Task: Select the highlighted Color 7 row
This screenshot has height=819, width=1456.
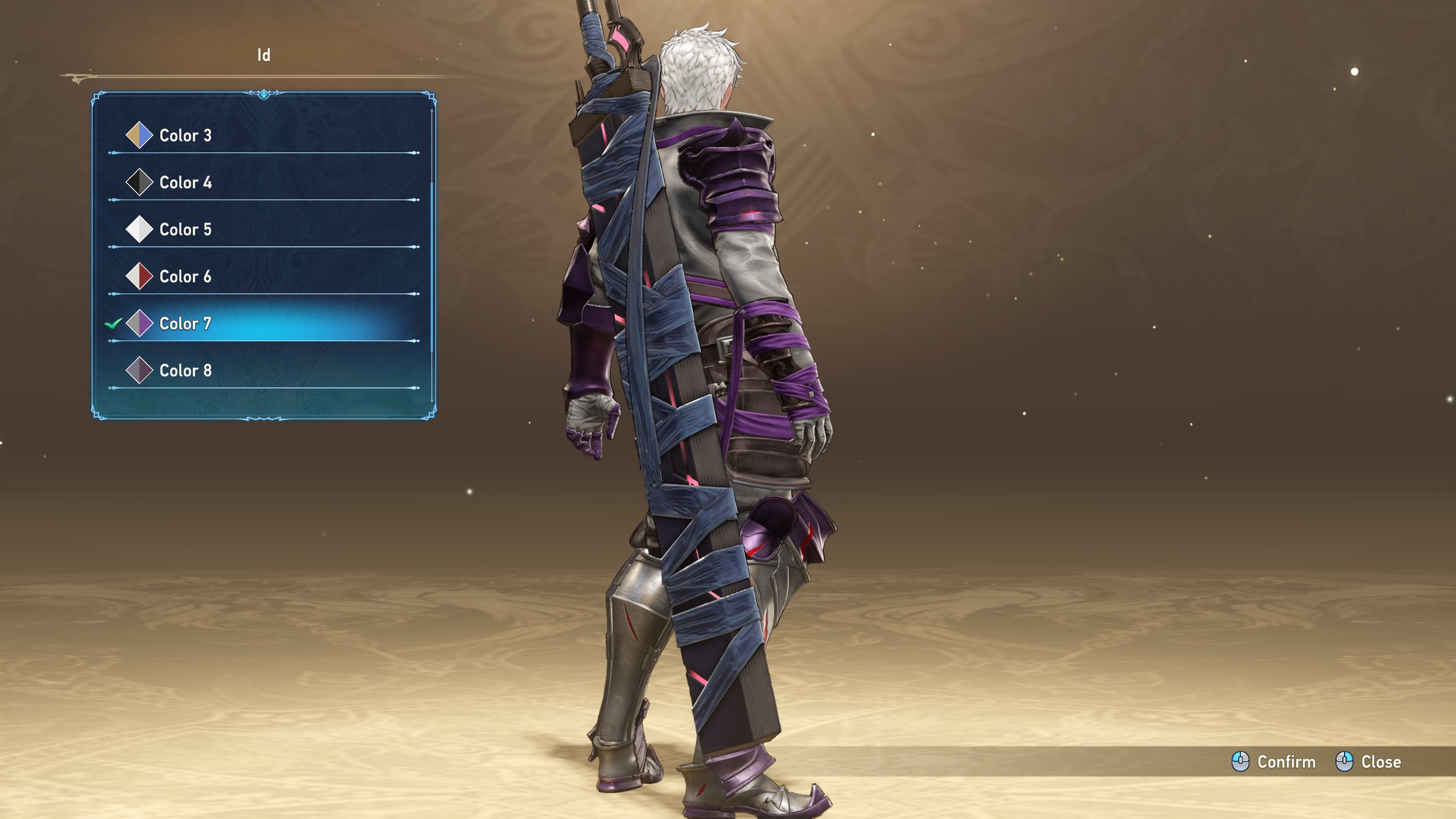Action: [x=185, y=324]
